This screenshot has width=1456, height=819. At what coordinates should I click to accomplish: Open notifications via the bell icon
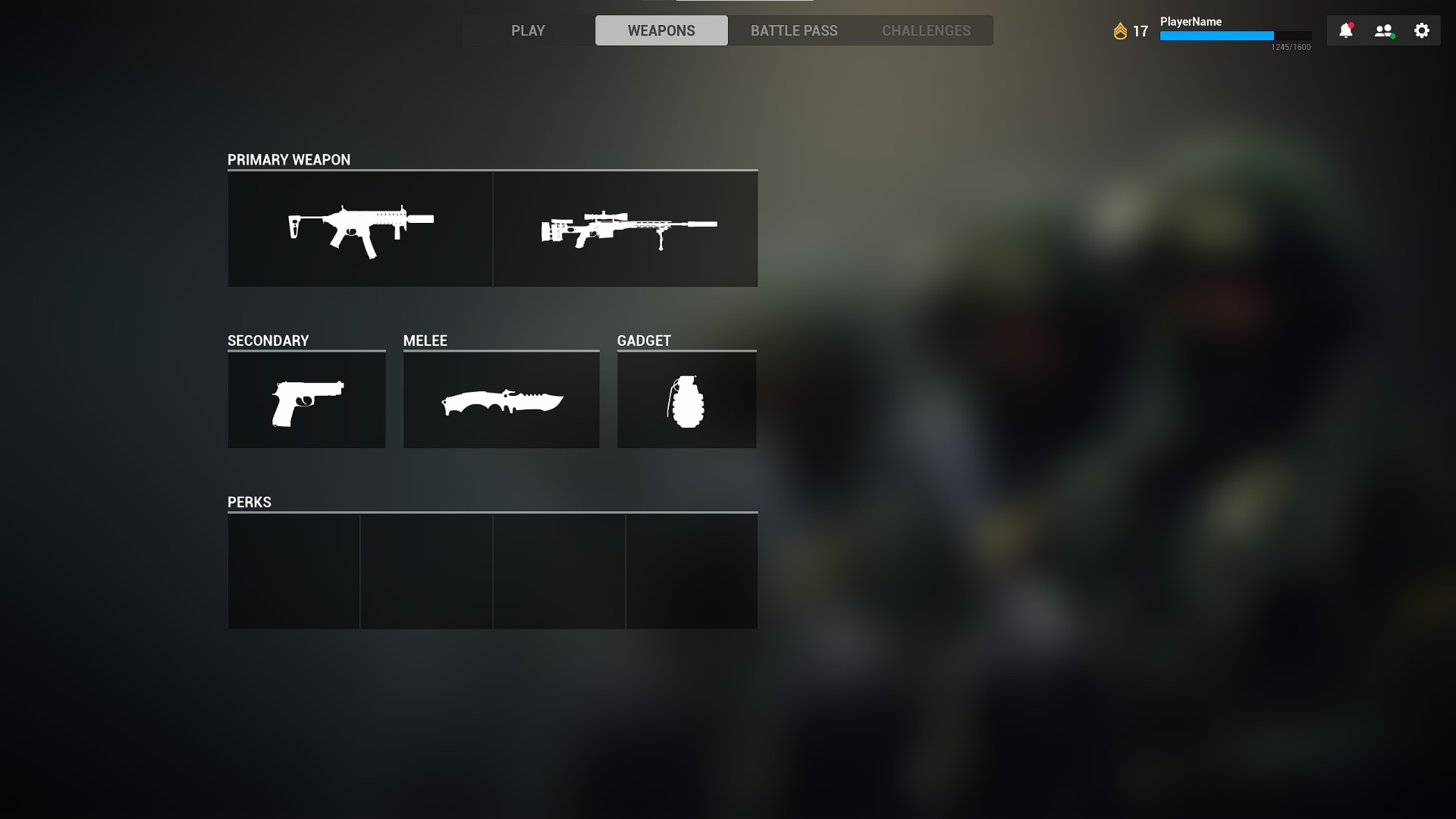(x=1346, y=30)
